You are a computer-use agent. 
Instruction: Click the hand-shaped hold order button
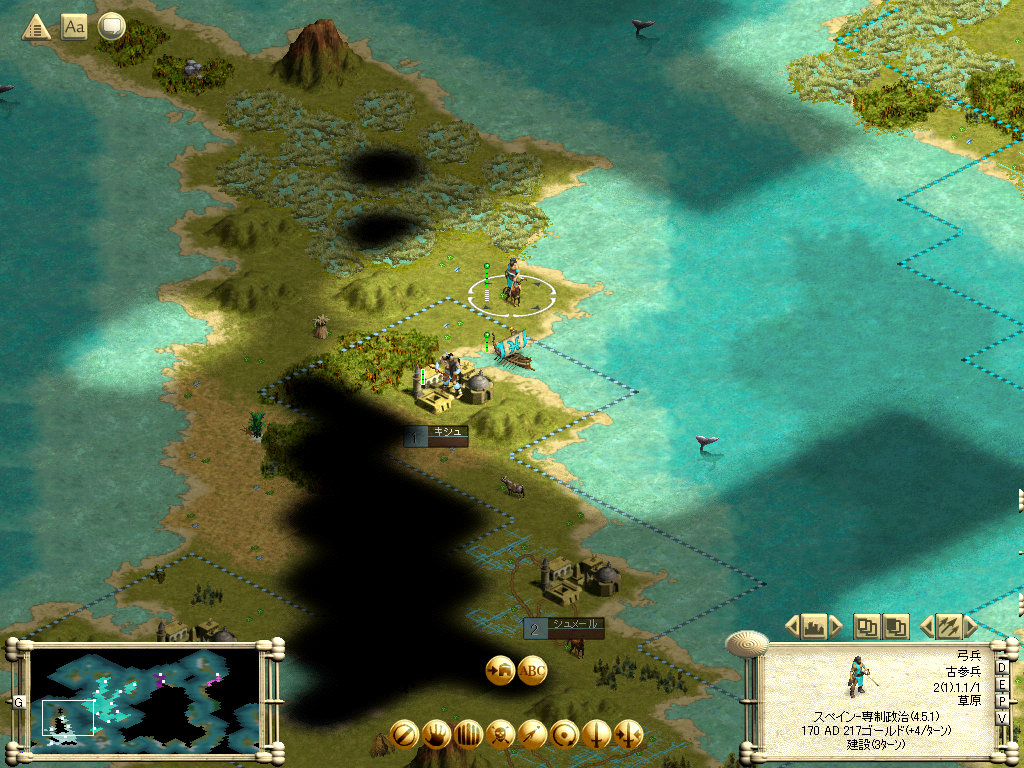(436, 734)
